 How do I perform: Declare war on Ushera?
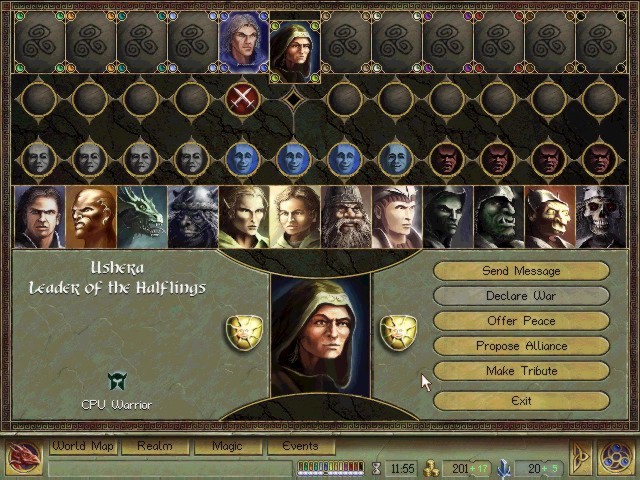521,296
